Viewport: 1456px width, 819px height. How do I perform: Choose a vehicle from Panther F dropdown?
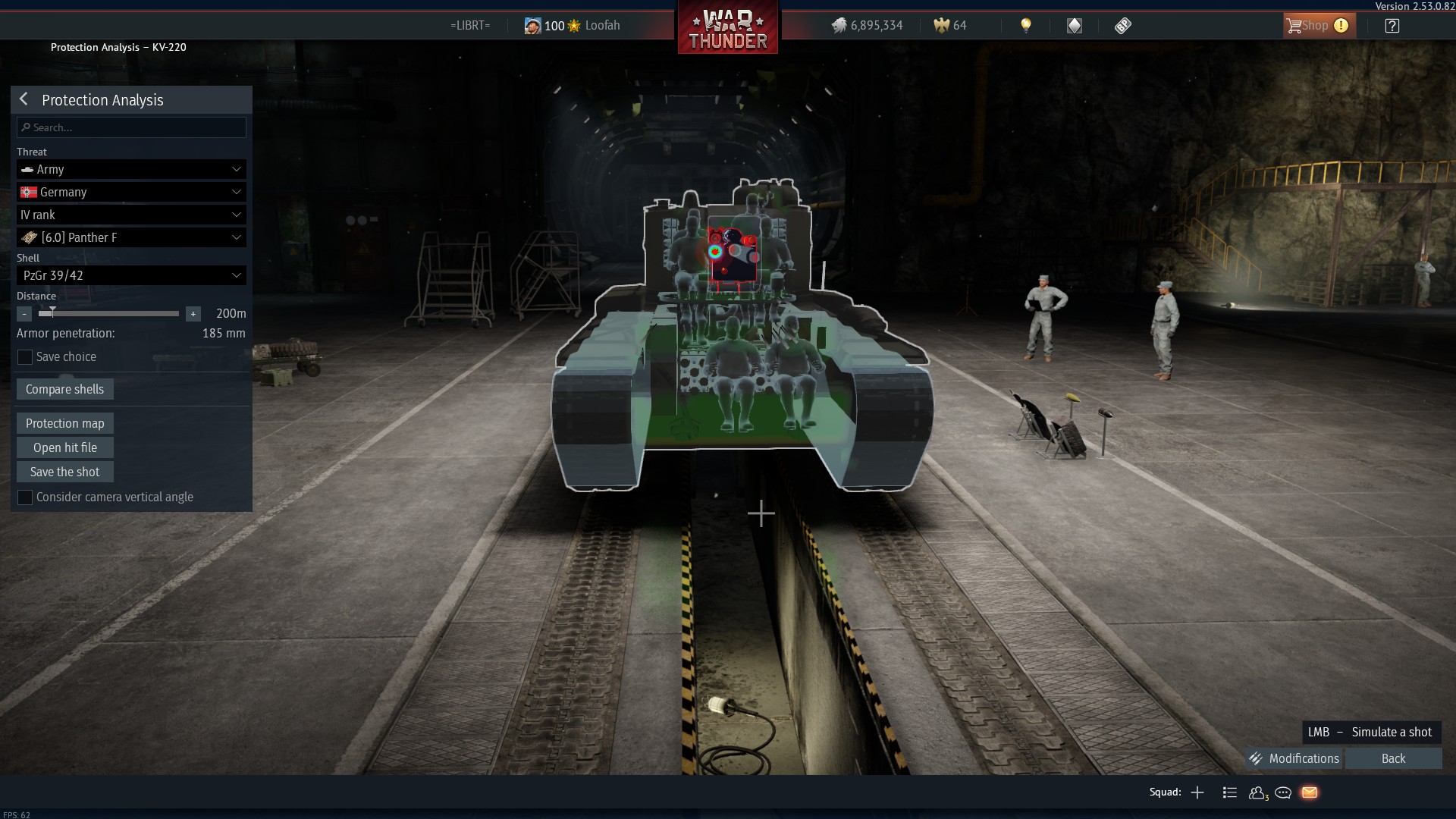[x=131, y=237]
